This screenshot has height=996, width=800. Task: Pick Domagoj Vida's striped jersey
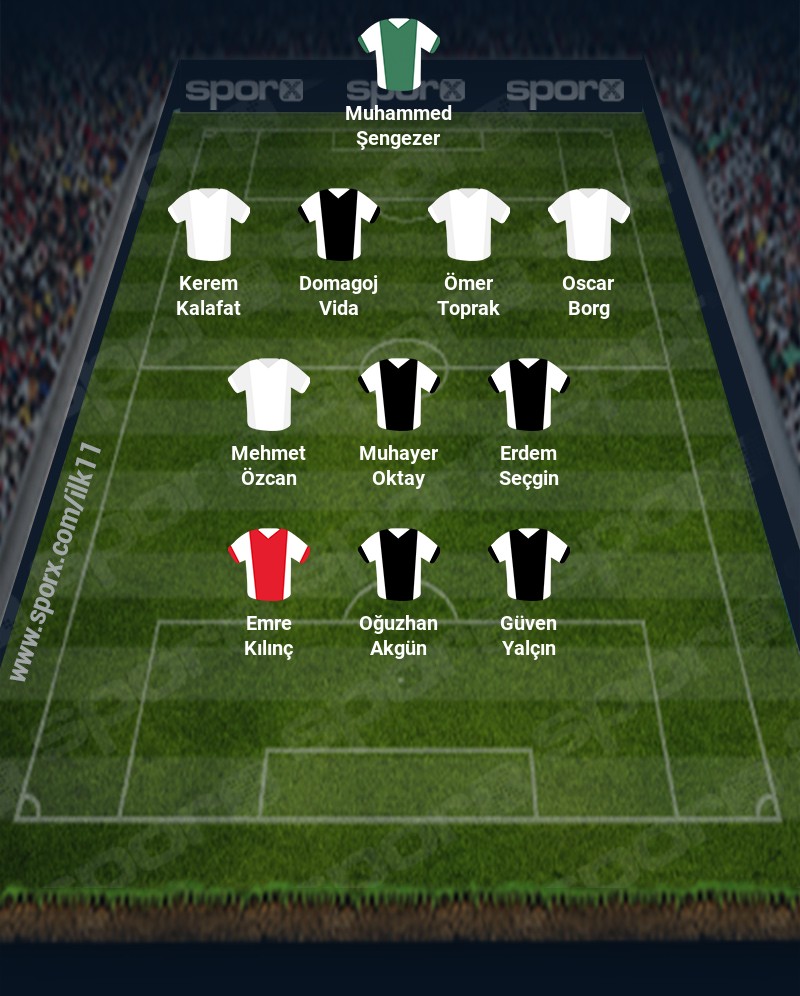(x=339, y=224)
